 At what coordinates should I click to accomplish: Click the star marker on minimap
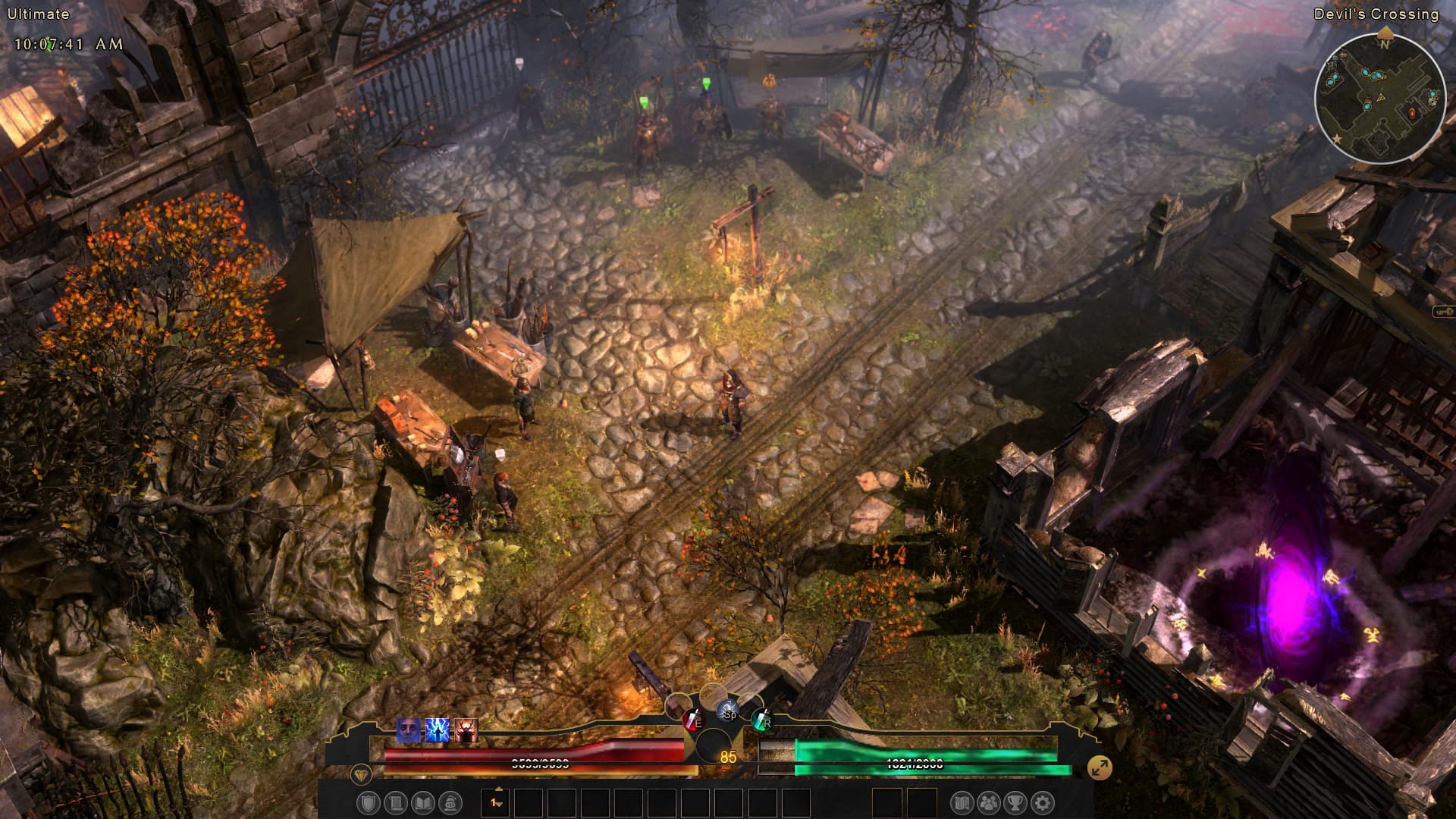click(x=1338, y=140)
